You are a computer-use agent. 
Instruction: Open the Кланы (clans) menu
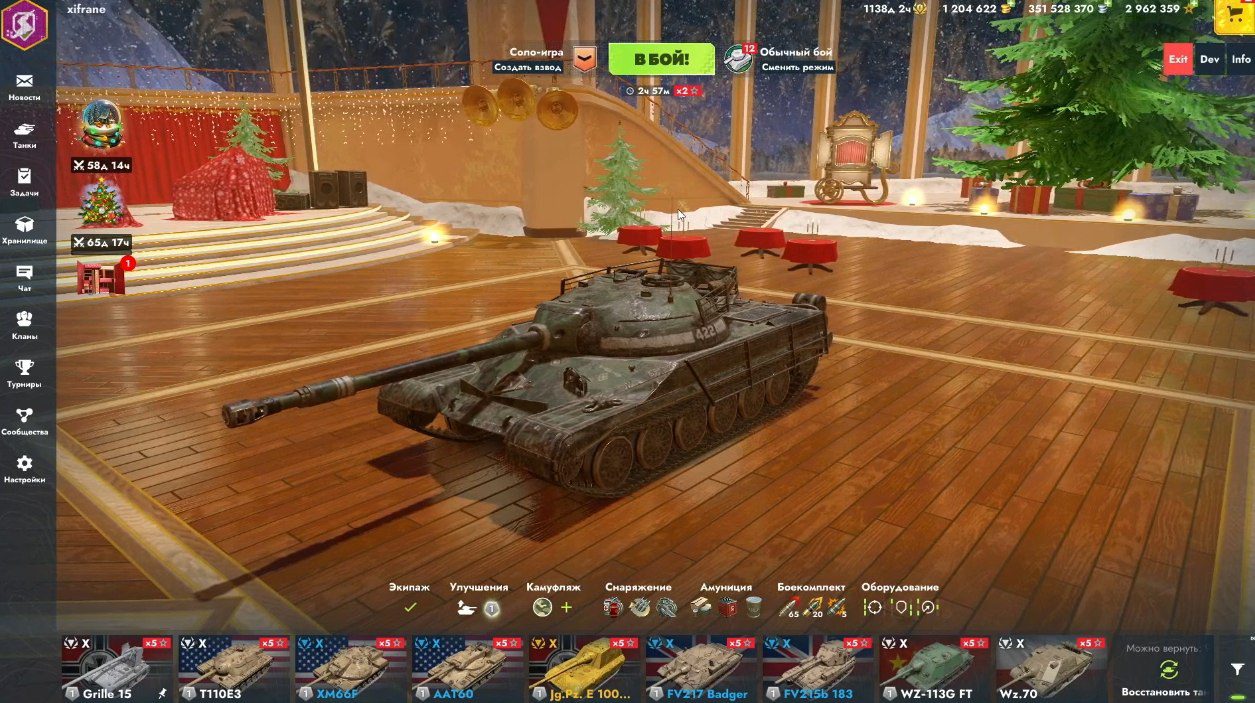24,325
